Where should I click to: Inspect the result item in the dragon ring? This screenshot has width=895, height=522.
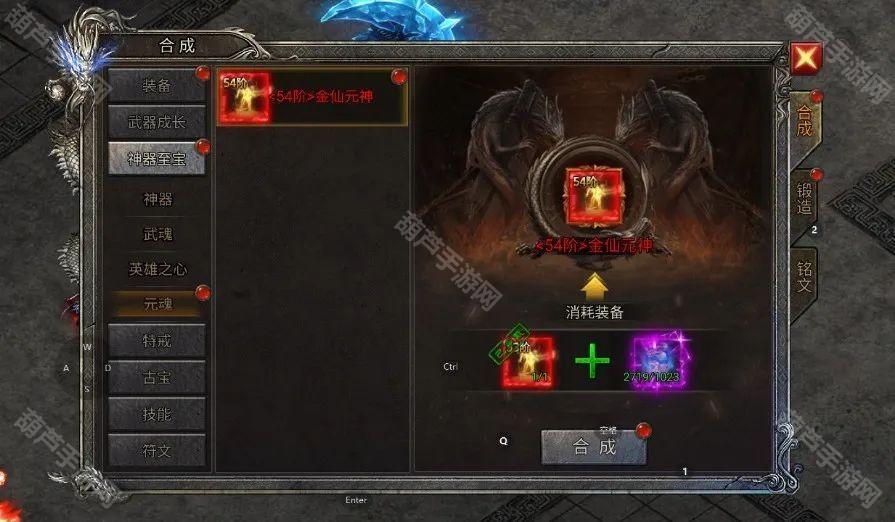[x=593, y=197]
